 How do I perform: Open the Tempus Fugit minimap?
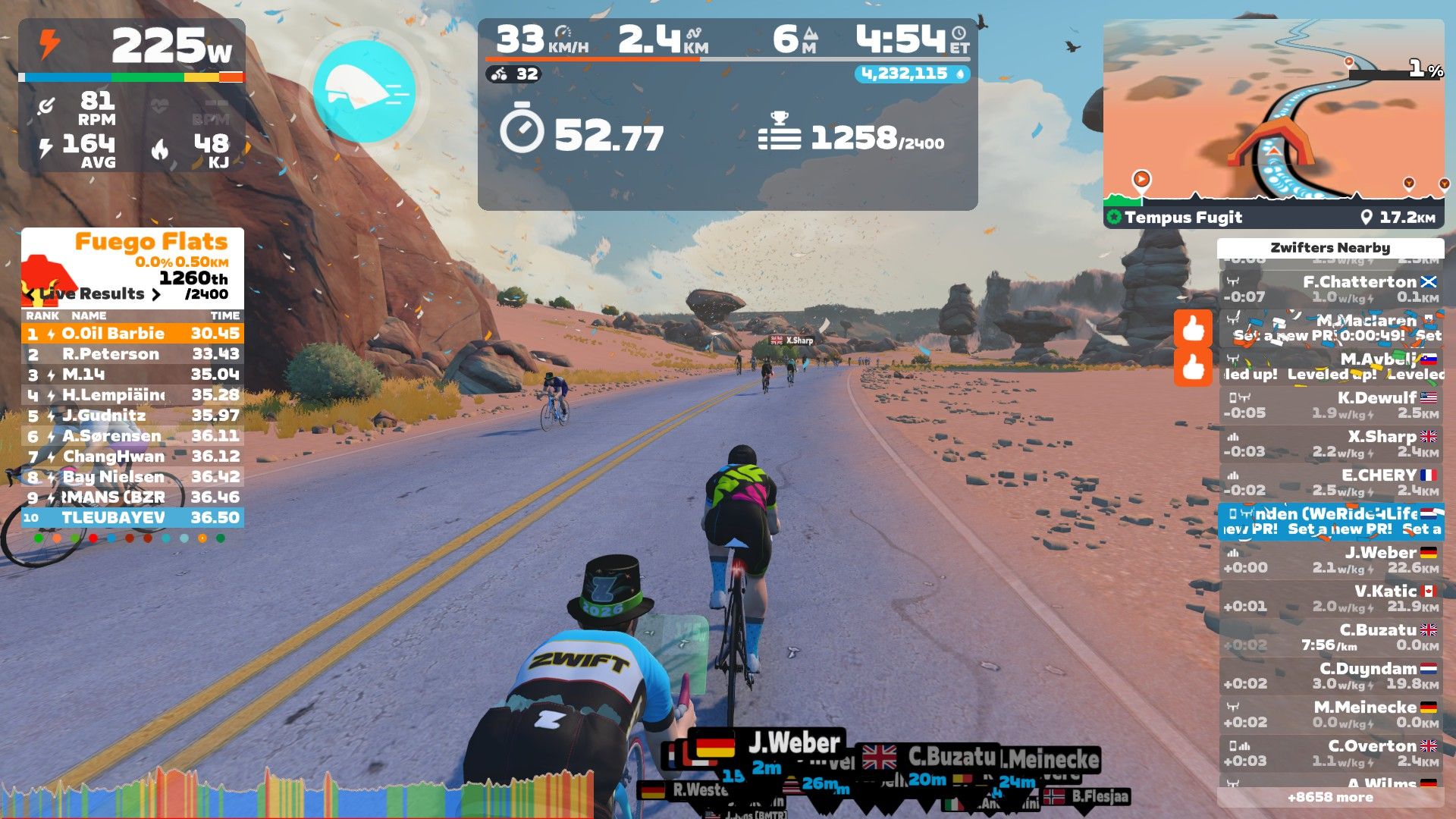(x=1273, y=121)
